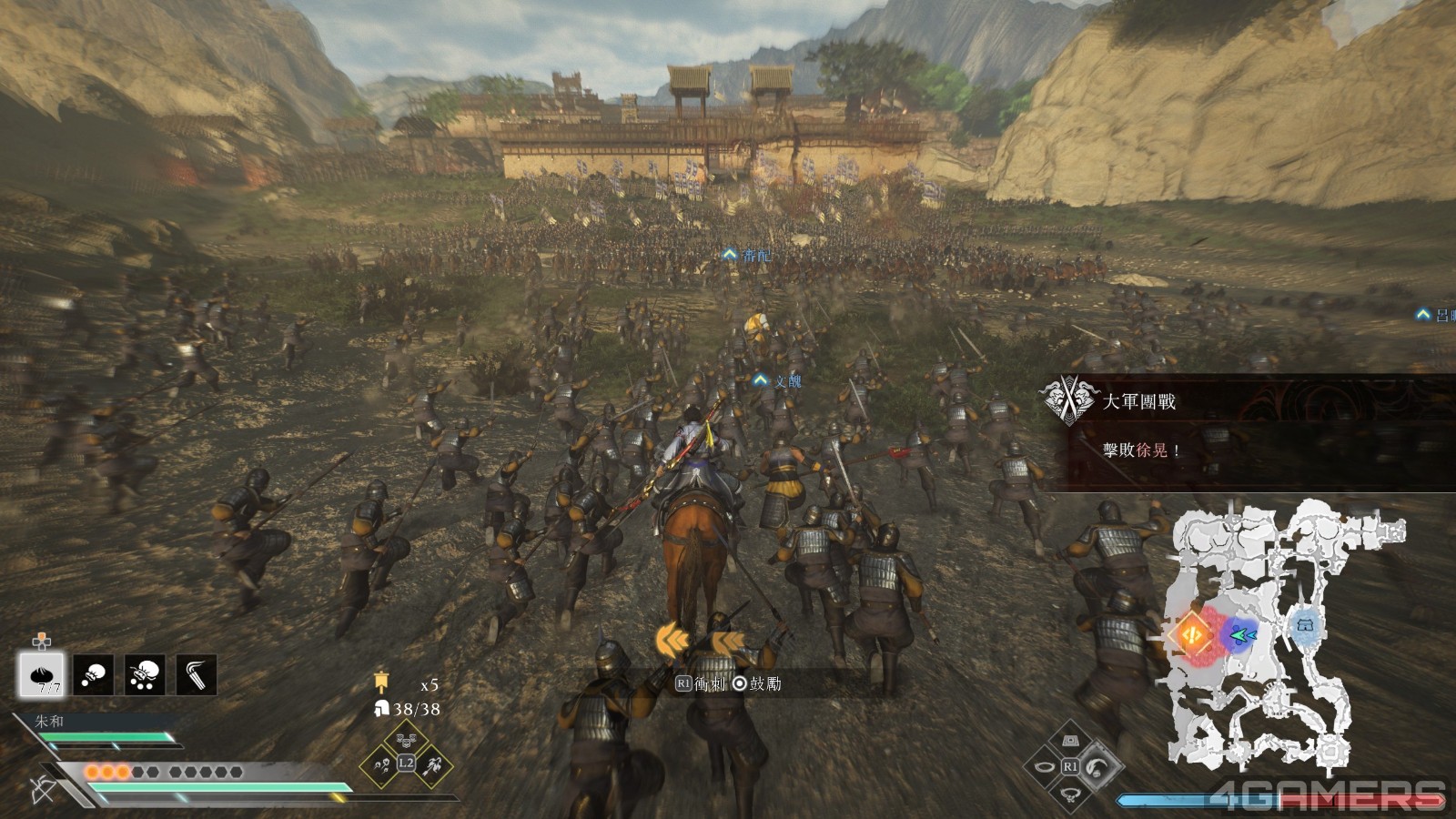The height and width of the screenshot is (819, 1456).
Task: Select the blue base marker on minimap
Action: click(x=1306, y=627)
